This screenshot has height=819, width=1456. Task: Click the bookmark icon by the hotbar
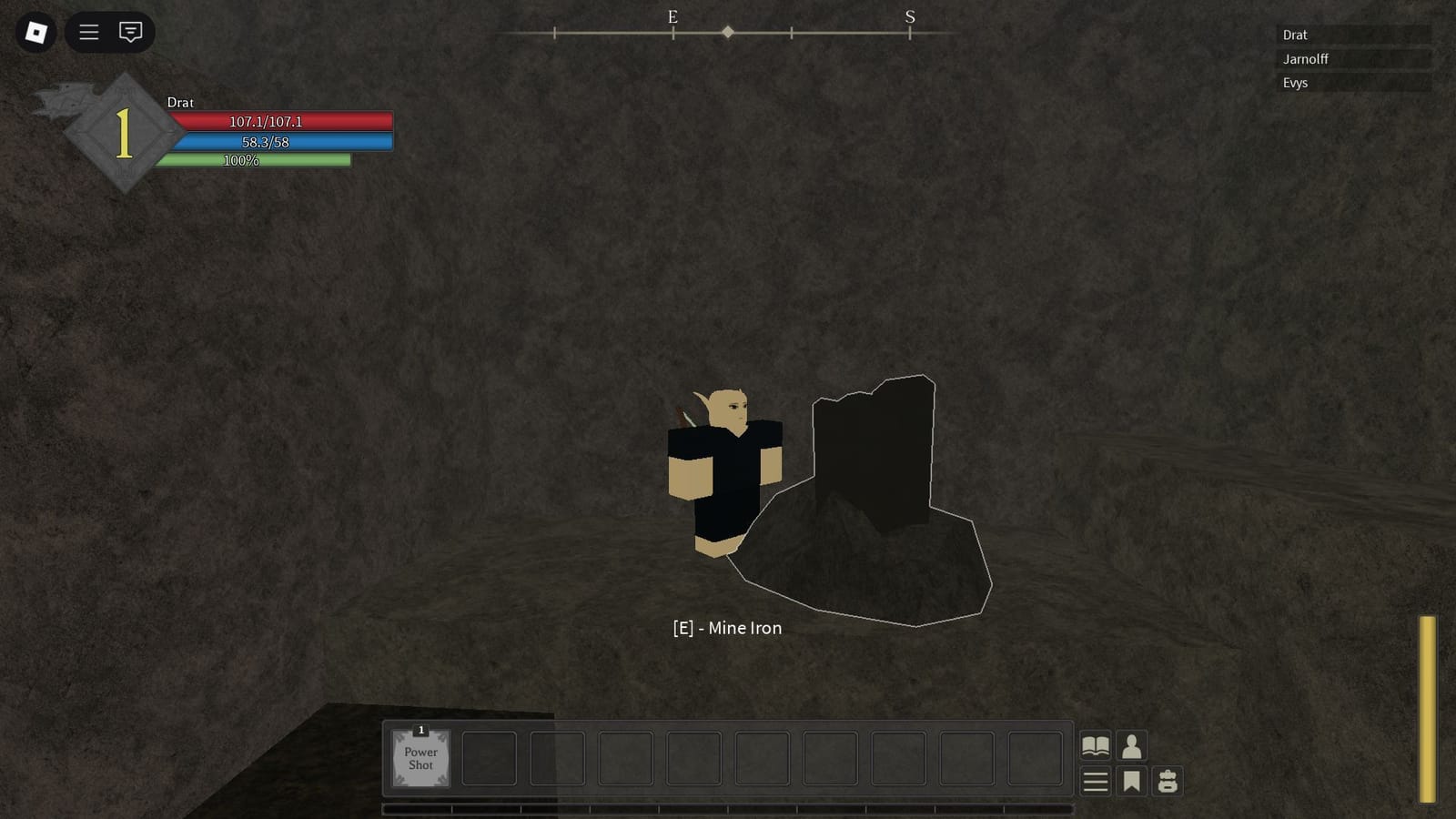pyautogui.click(x=1131, y=781)
